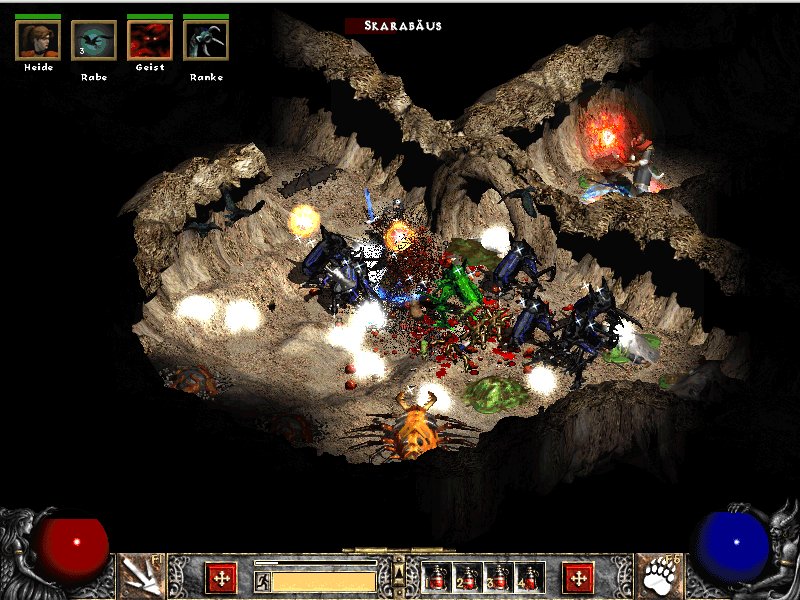Toggle the mini panel arrow button
This screenshot has width=800, height=600.
(x=399, y=573)
